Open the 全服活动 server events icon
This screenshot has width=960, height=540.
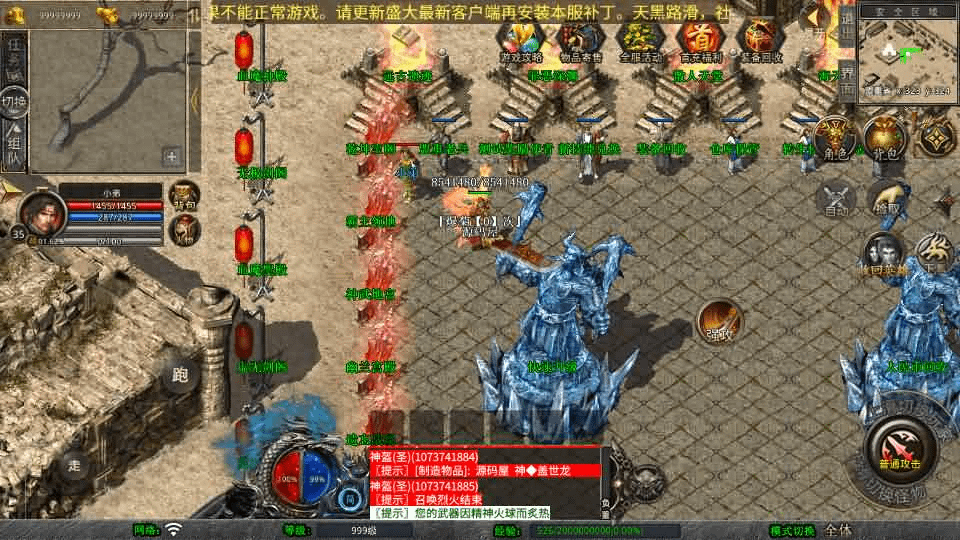tap(640, 41)
